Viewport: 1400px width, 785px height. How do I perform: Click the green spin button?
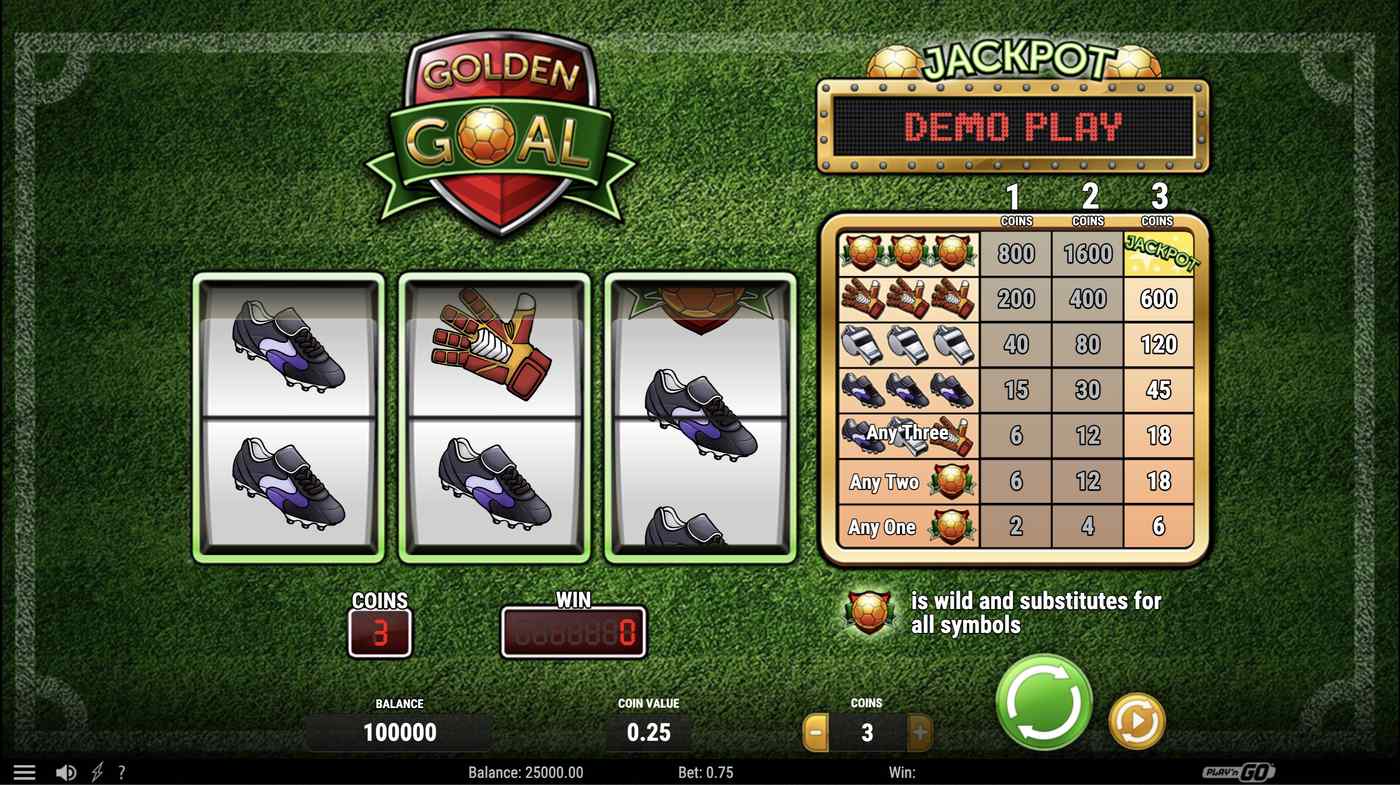point(1042,704)
